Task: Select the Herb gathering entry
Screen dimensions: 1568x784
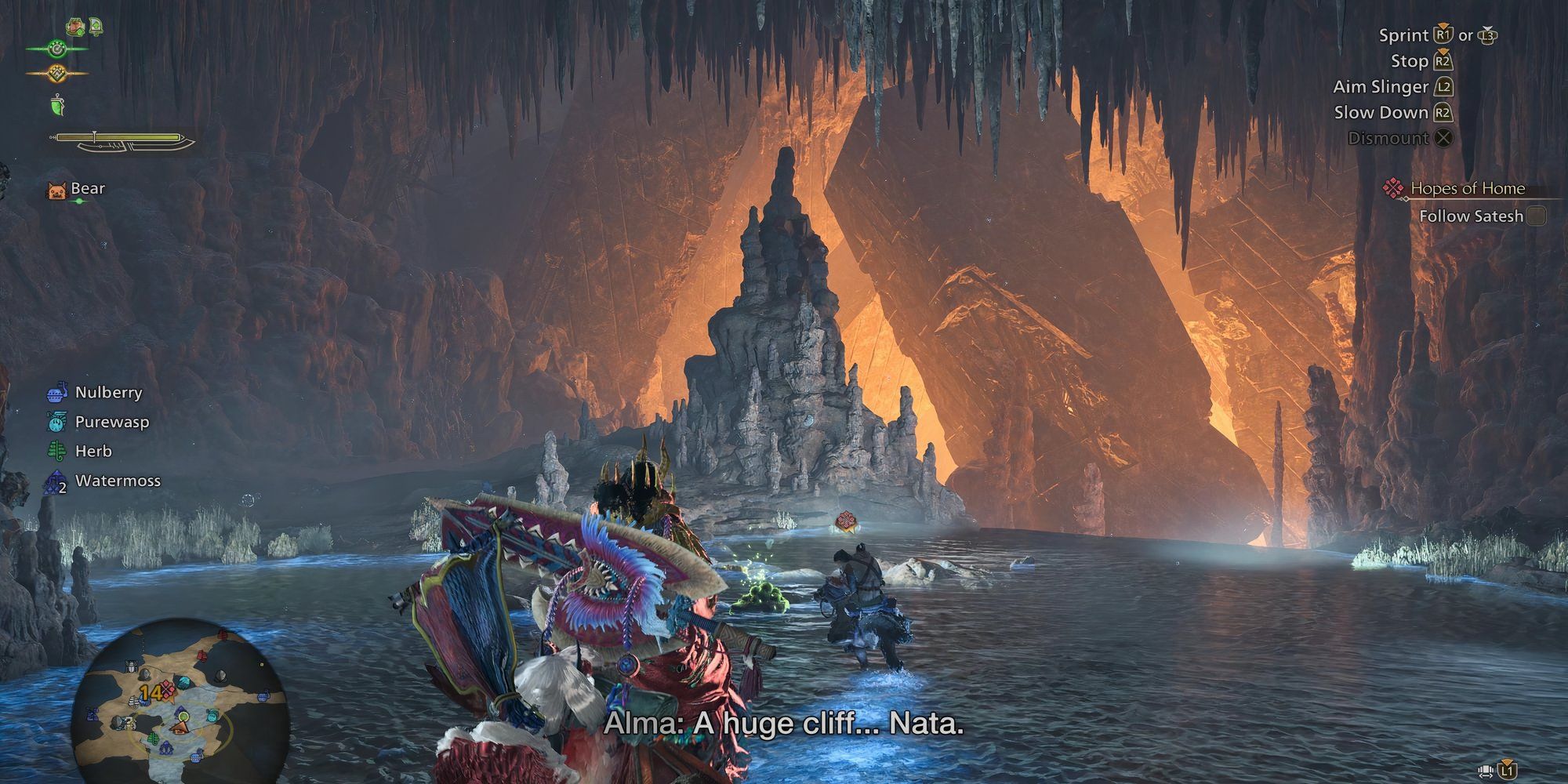Action: pyautogui.click(x=93, y=452)
